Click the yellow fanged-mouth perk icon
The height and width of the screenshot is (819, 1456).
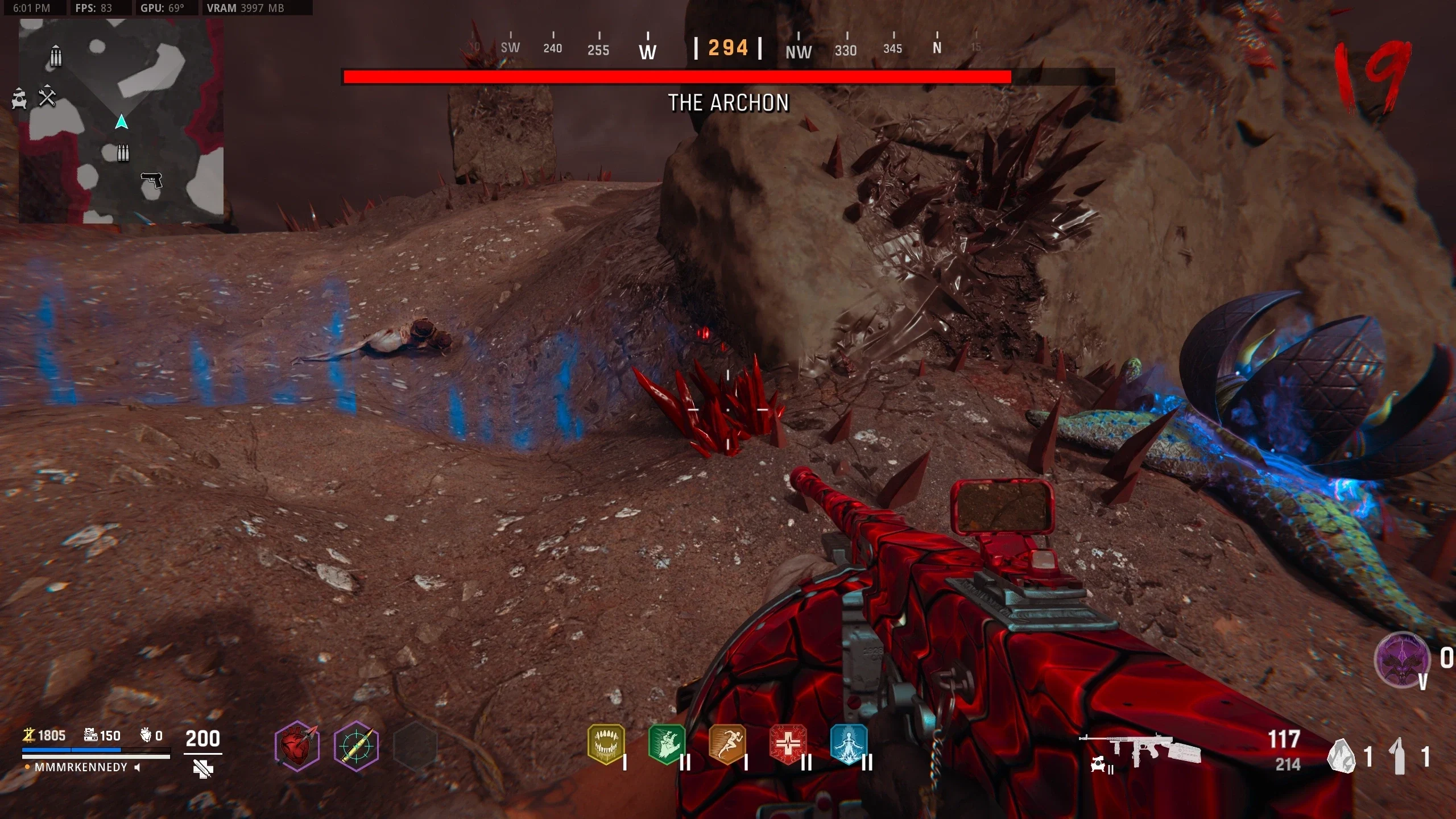click(606, 744)
